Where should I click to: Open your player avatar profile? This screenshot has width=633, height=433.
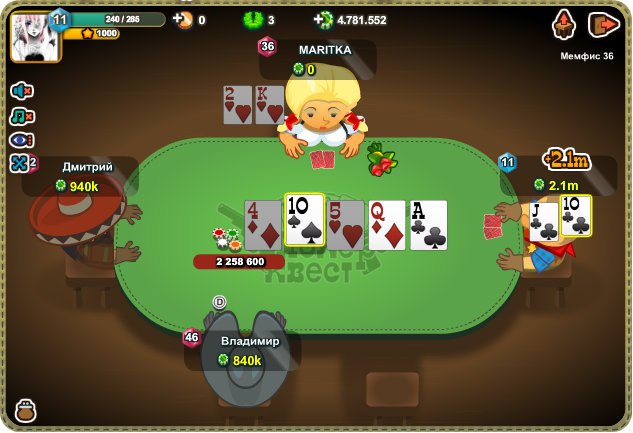pyautogui.click(x=35, y=35)
